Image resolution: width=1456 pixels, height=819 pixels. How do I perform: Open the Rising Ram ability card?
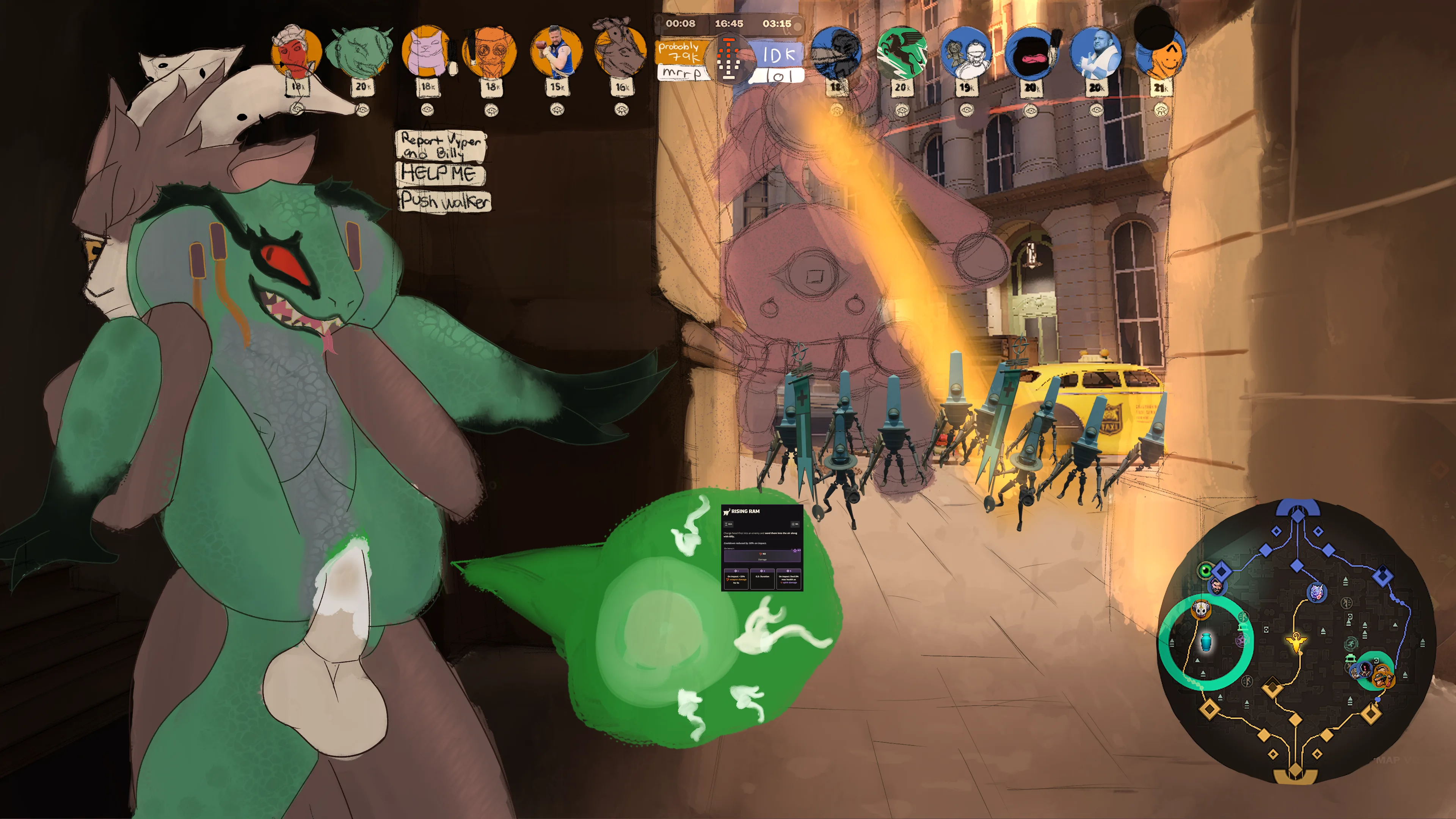pyautogui.click(x=761, y=548)
